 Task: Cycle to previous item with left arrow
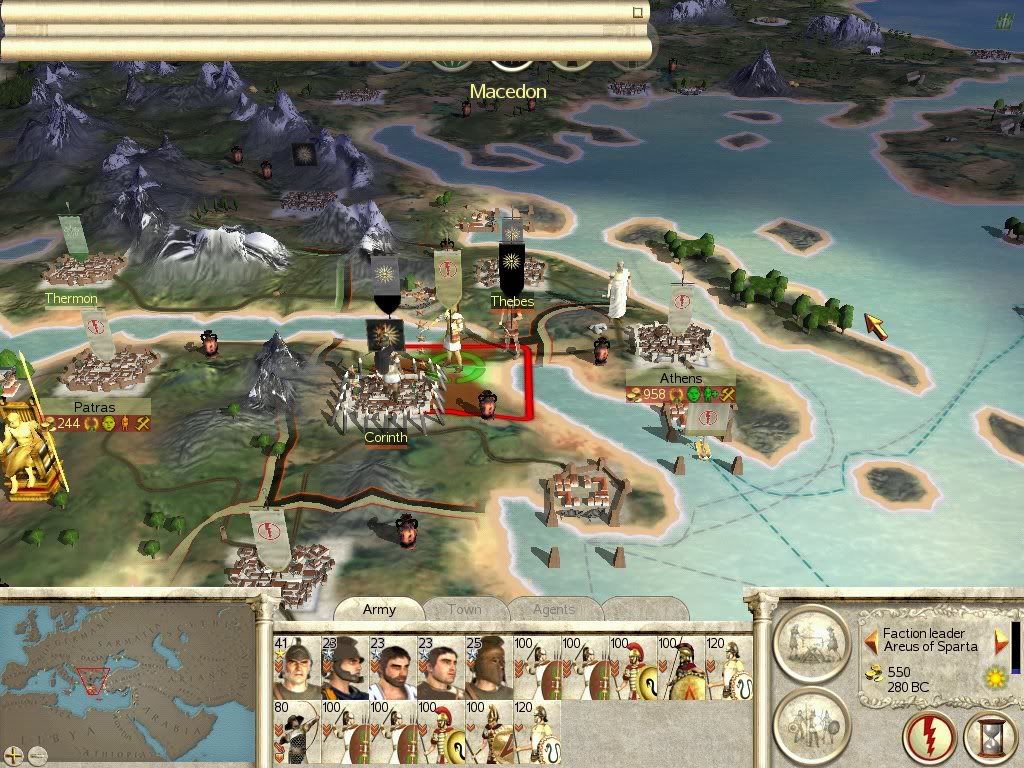click(872, 640)
